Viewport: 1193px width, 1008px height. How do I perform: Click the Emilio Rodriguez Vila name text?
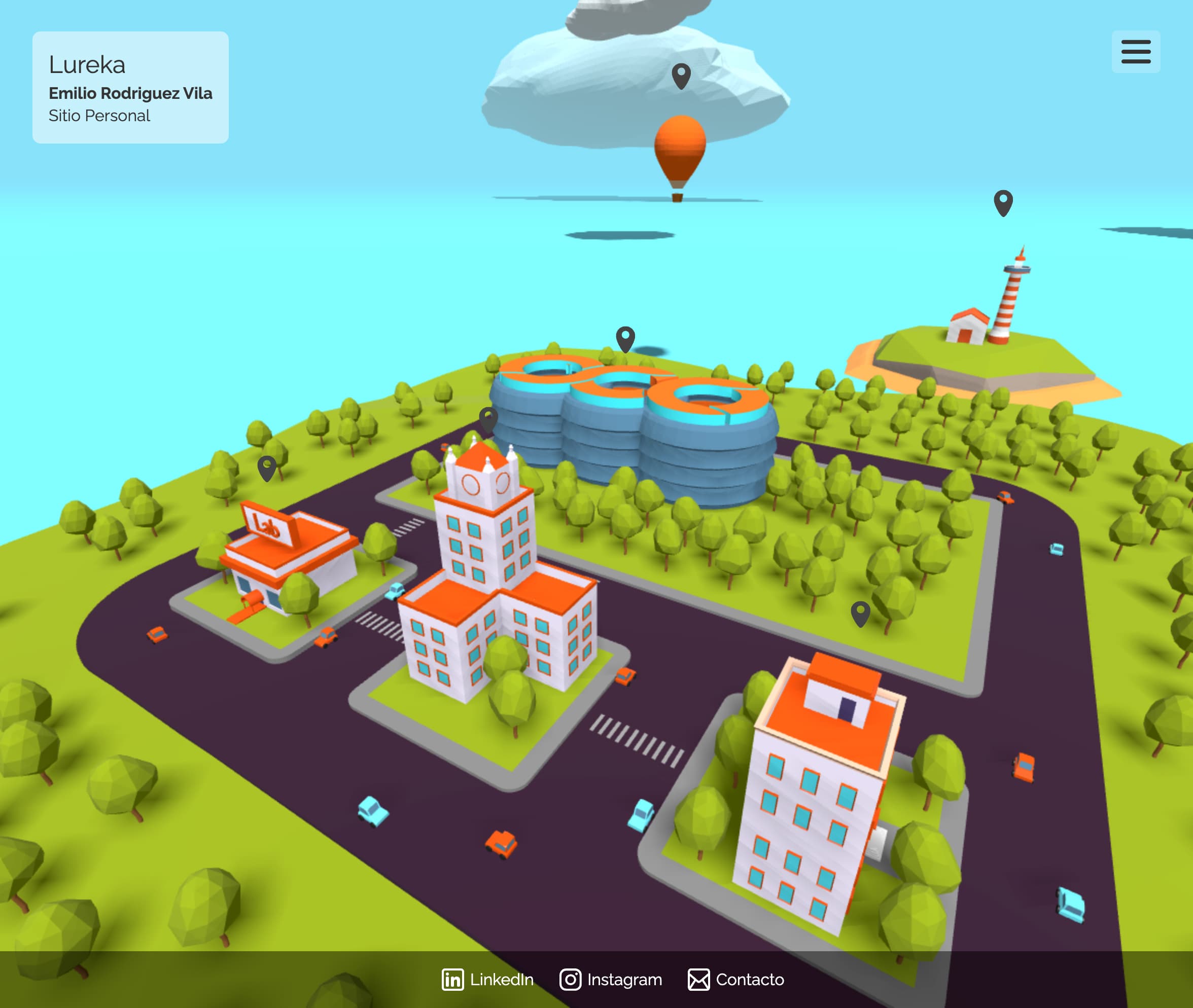pos(130,93)
